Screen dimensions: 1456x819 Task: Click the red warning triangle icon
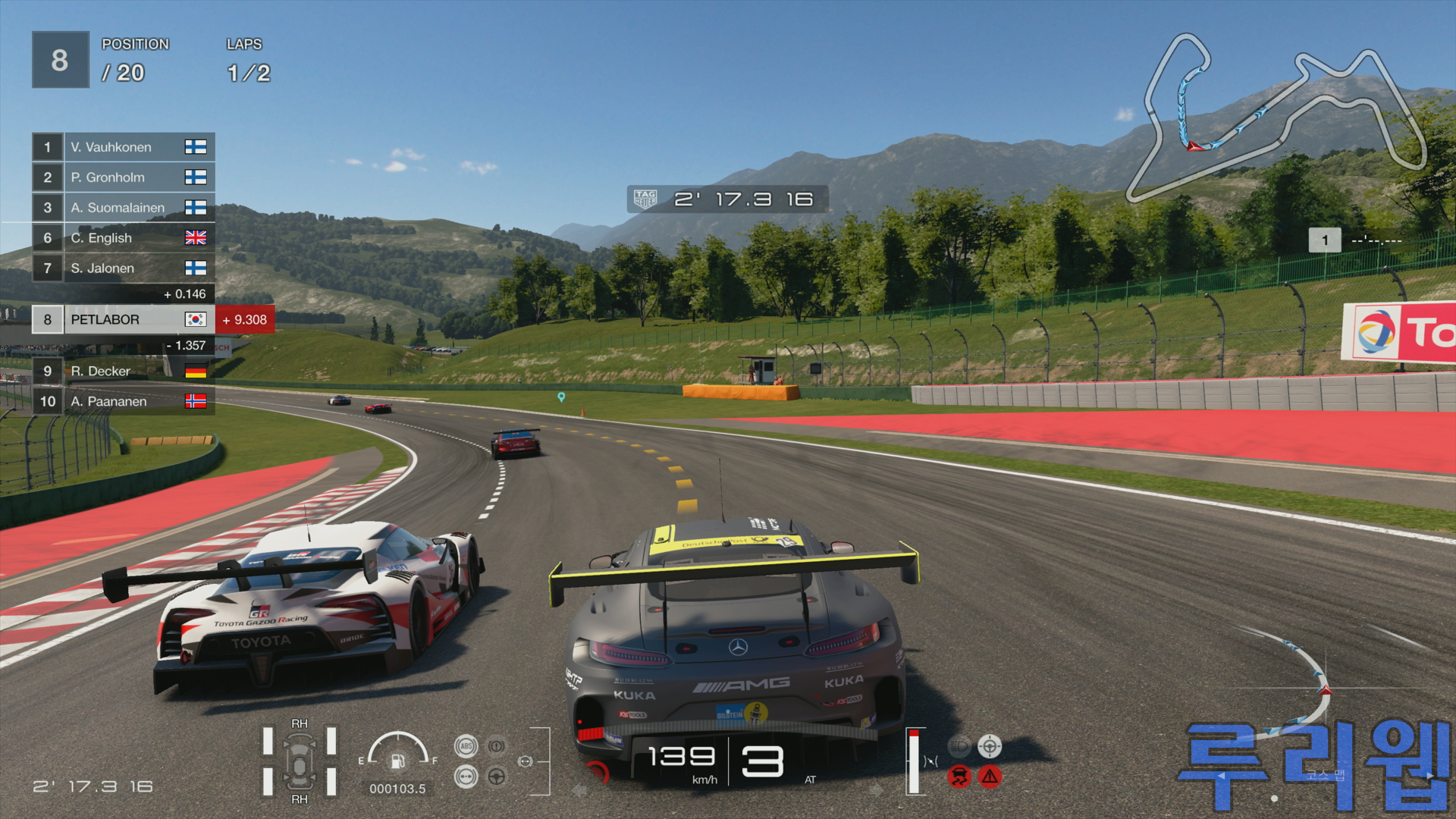(x=990, y=777)
